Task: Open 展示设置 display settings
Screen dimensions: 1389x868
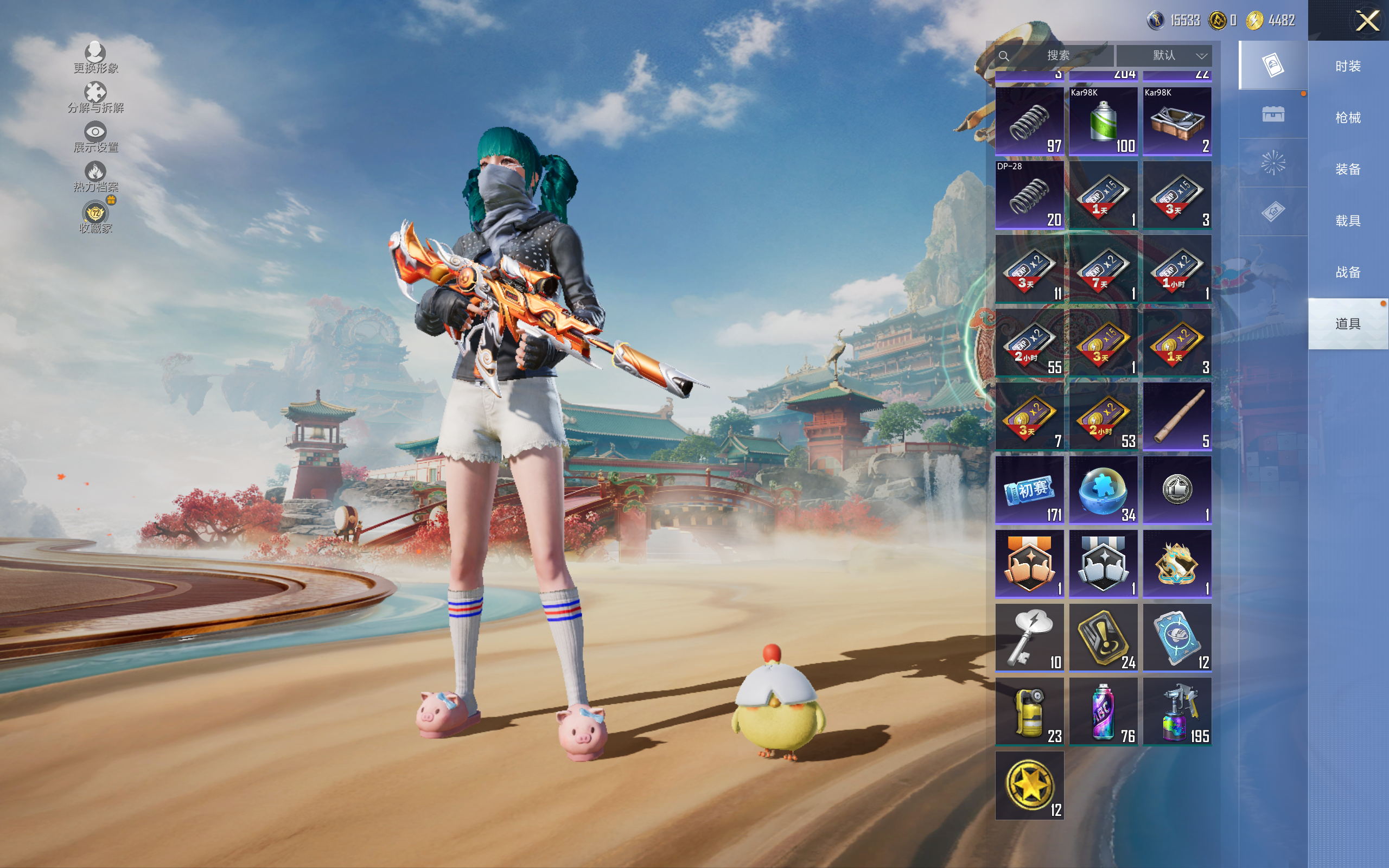Action: (95, 137)
